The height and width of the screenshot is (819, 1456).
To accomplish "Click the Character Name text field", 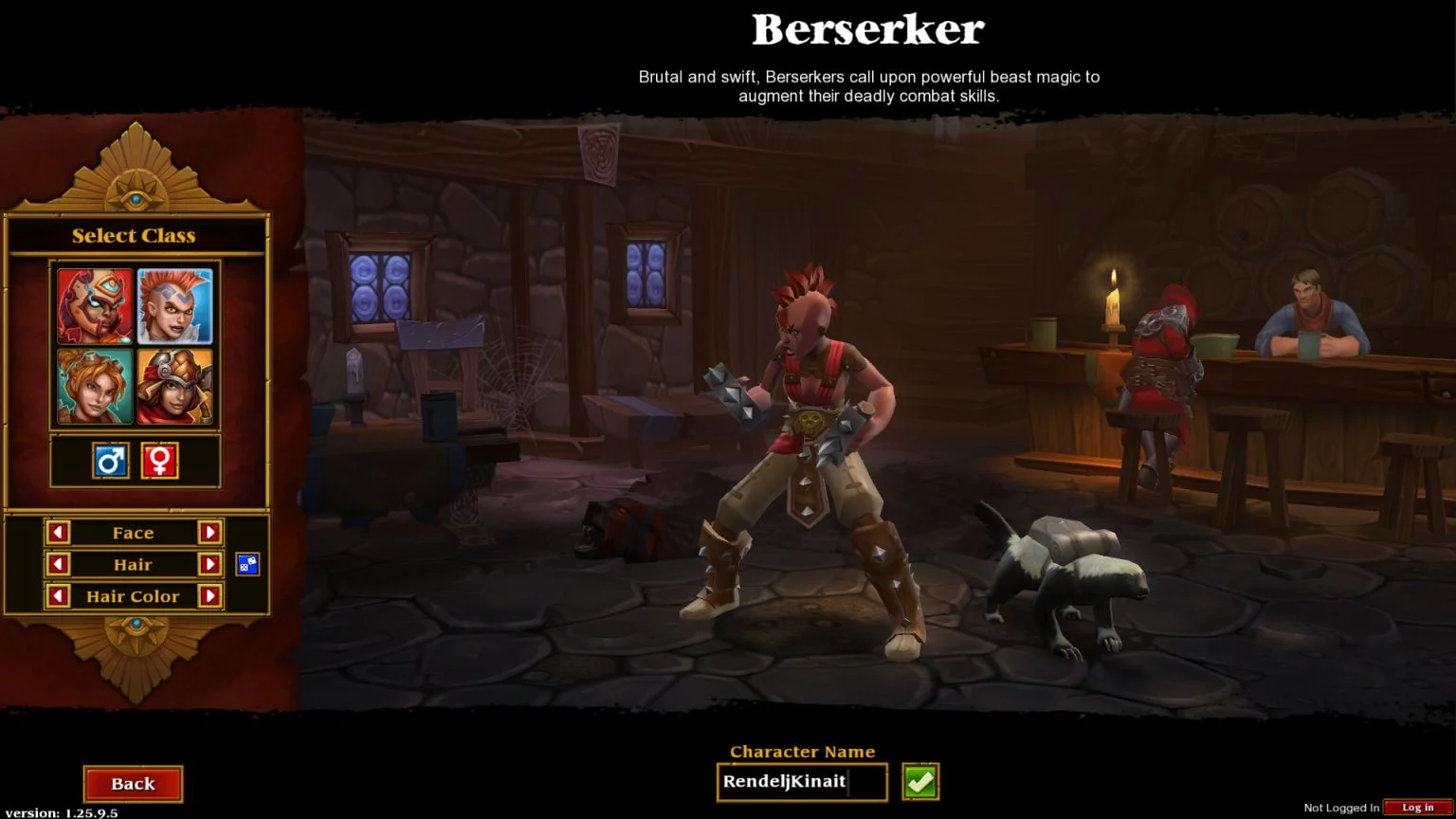I will [801, 782].
